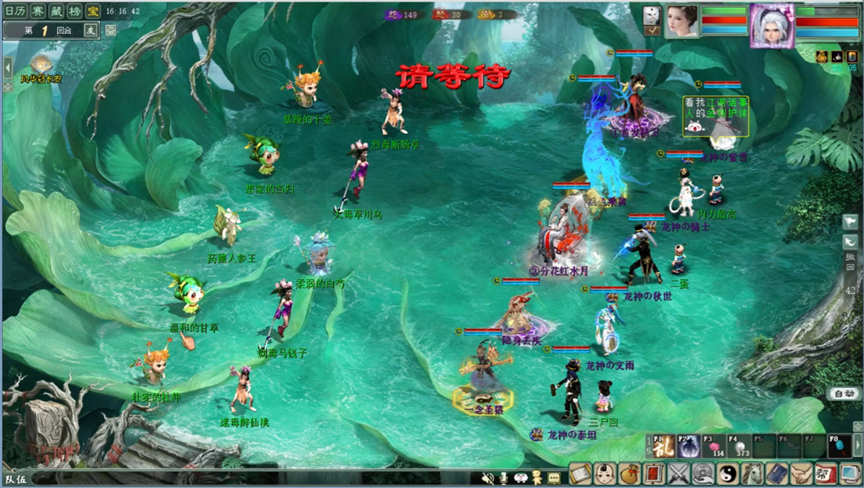Click the 赛 competition button

point(38,10)
